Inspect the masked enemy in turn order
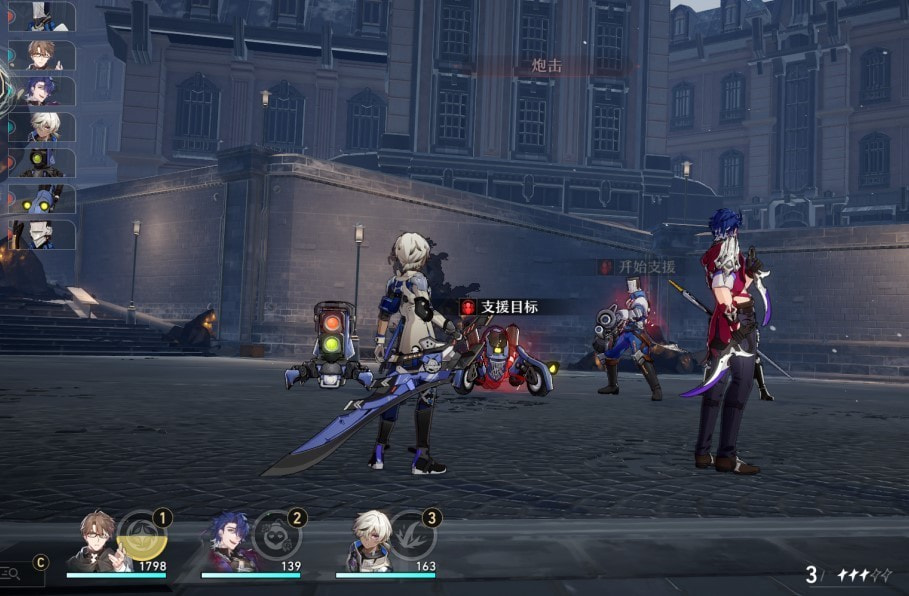 click(x=40, y=235)
